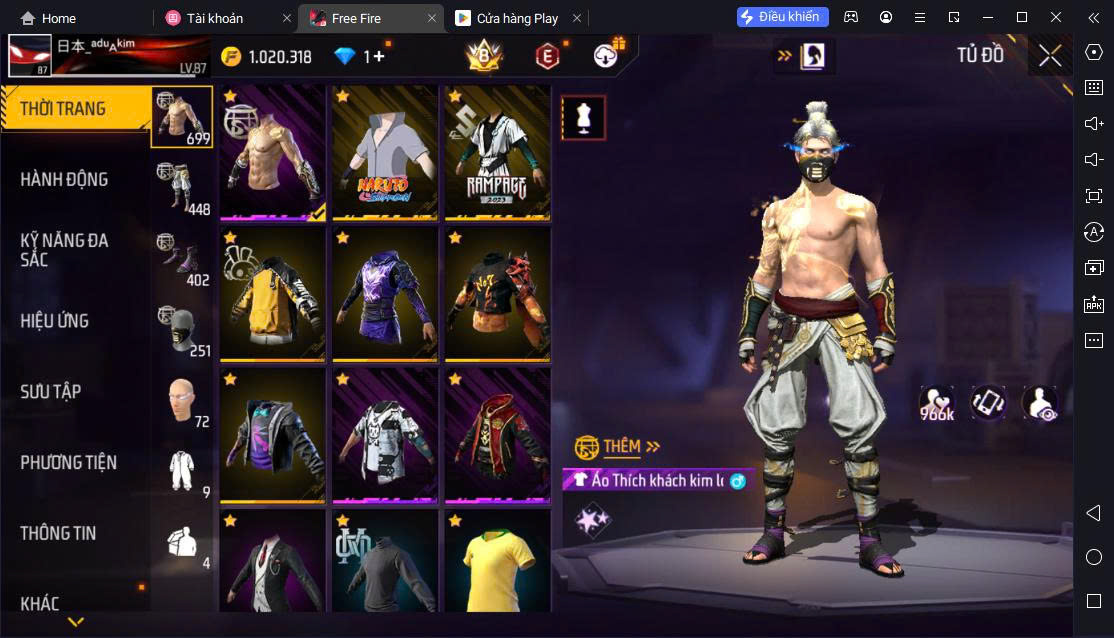1114x638 pixels.
Task: Select the yellow Brazil jersey item
Action: 497,560
